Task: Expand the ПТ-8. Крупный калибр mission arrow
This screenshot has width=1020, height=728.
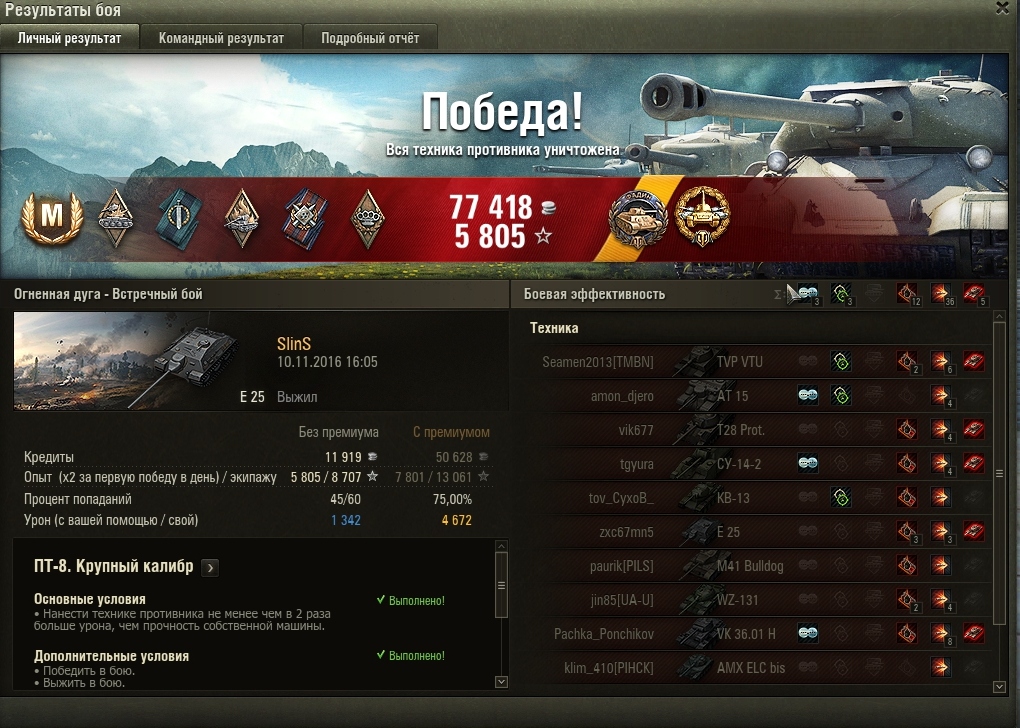Action: coord(210,568)
